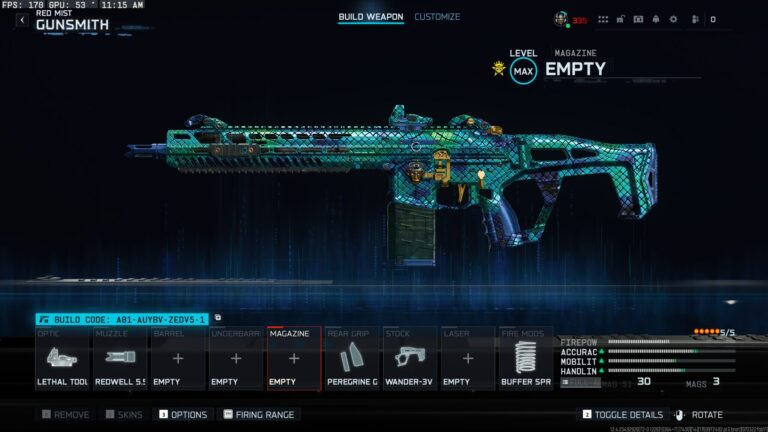Select the Magazine attachment slot

294,358
